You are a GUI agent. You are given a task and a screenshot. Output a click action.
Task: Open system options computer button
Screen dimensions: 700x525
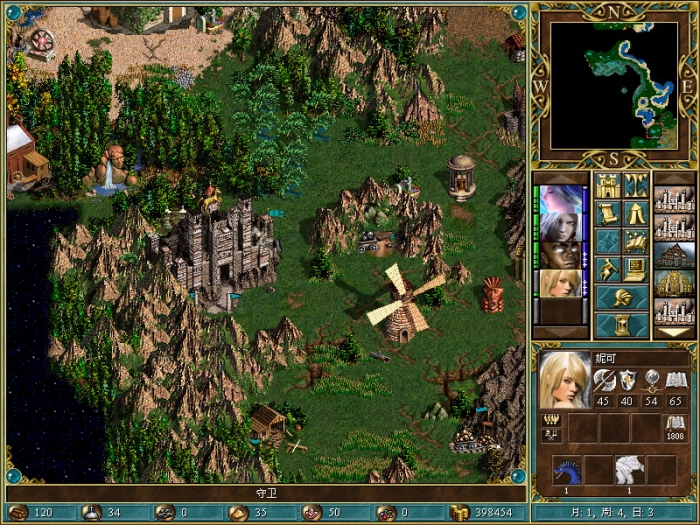tap(637, 270)
